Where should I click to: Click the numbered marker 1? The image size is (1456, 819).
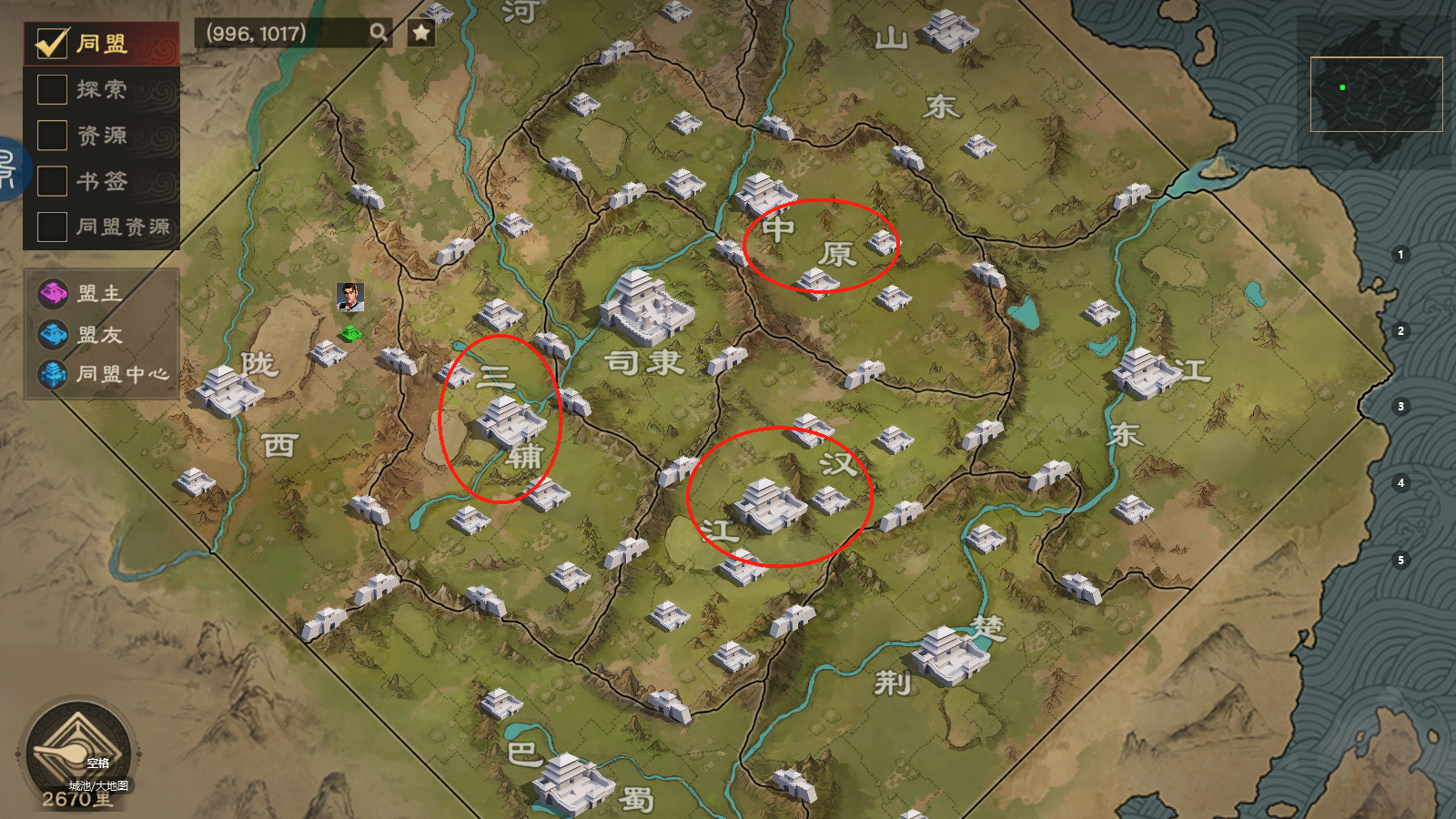(x=1400, y=255)
